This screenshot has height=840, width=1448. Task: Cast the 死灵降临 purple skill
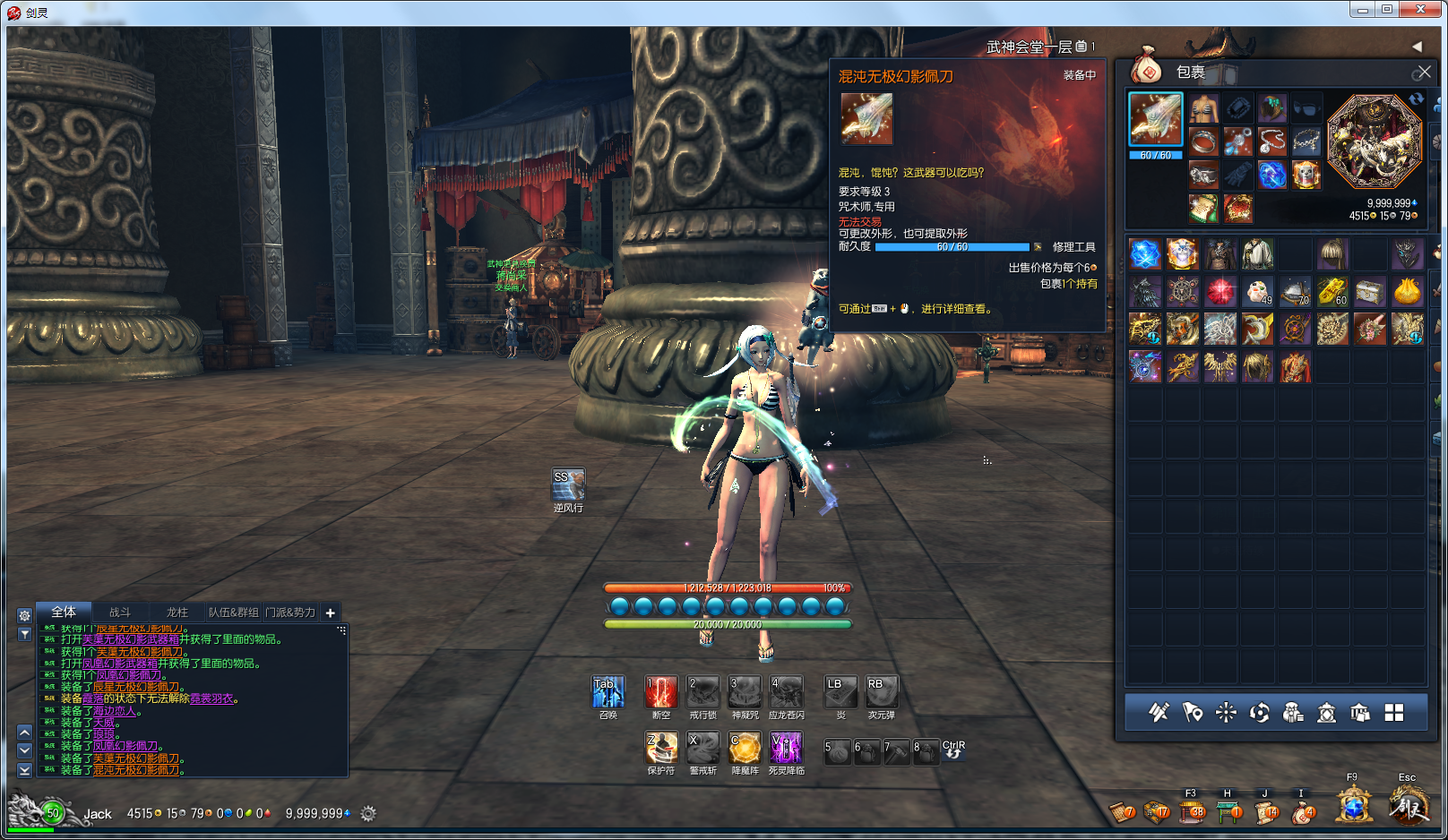(x=786, y=748)
